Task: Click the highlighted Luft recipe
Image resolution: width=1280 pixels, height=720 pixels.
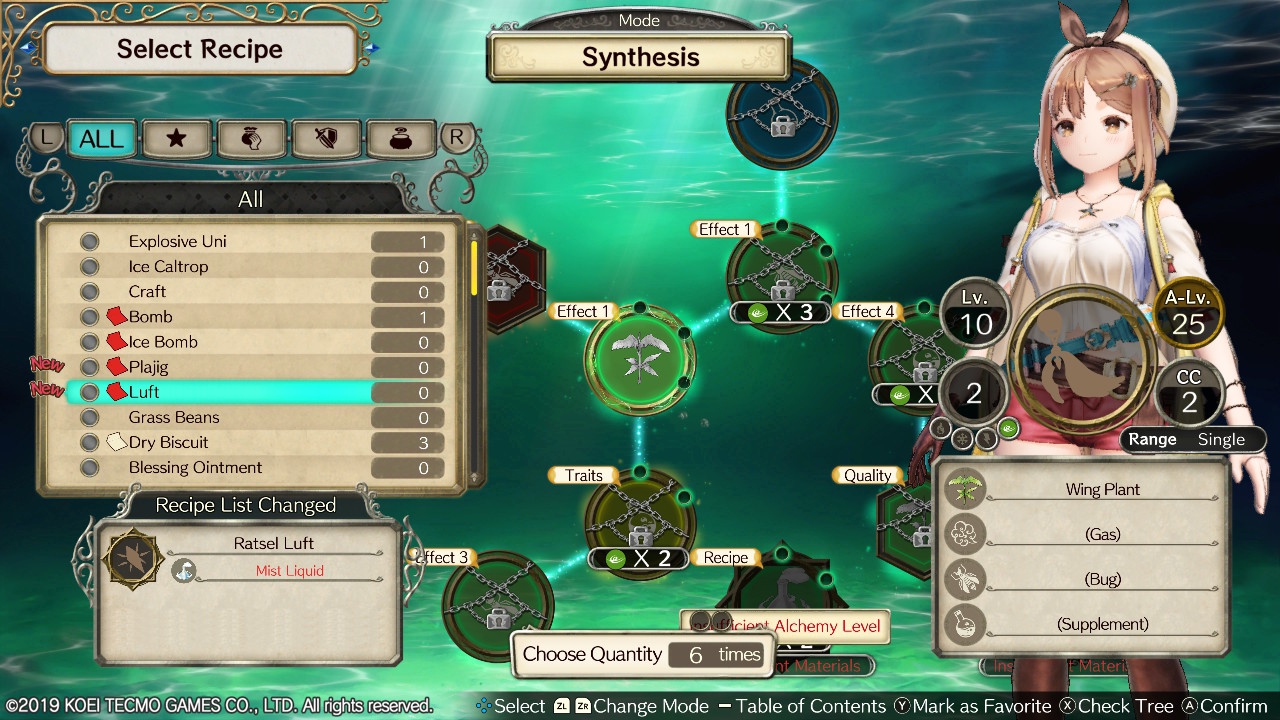Action: (x=251, y=392)
